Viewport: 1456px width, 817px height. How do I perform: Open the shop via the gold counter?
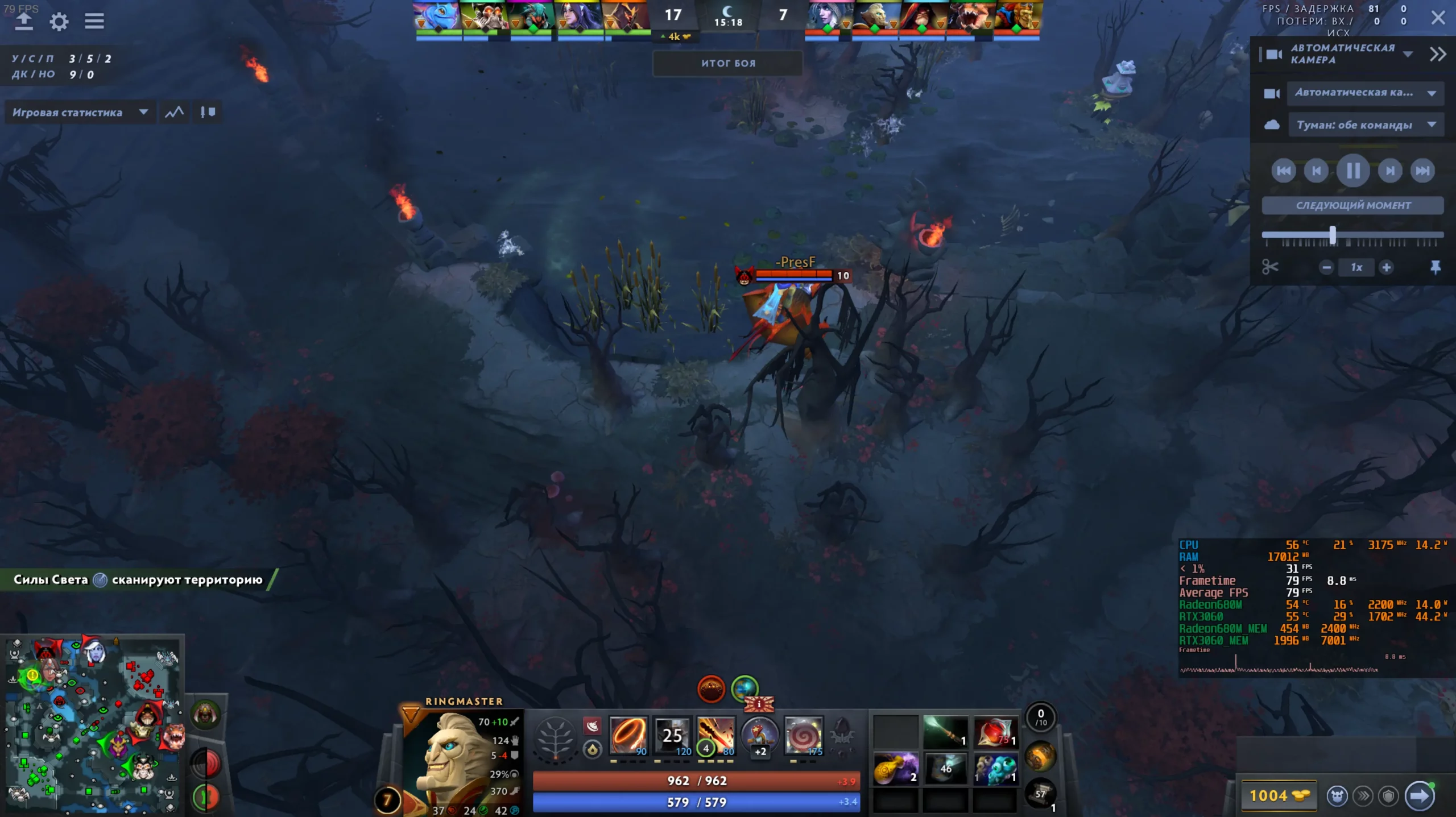tap(1279, 795)
